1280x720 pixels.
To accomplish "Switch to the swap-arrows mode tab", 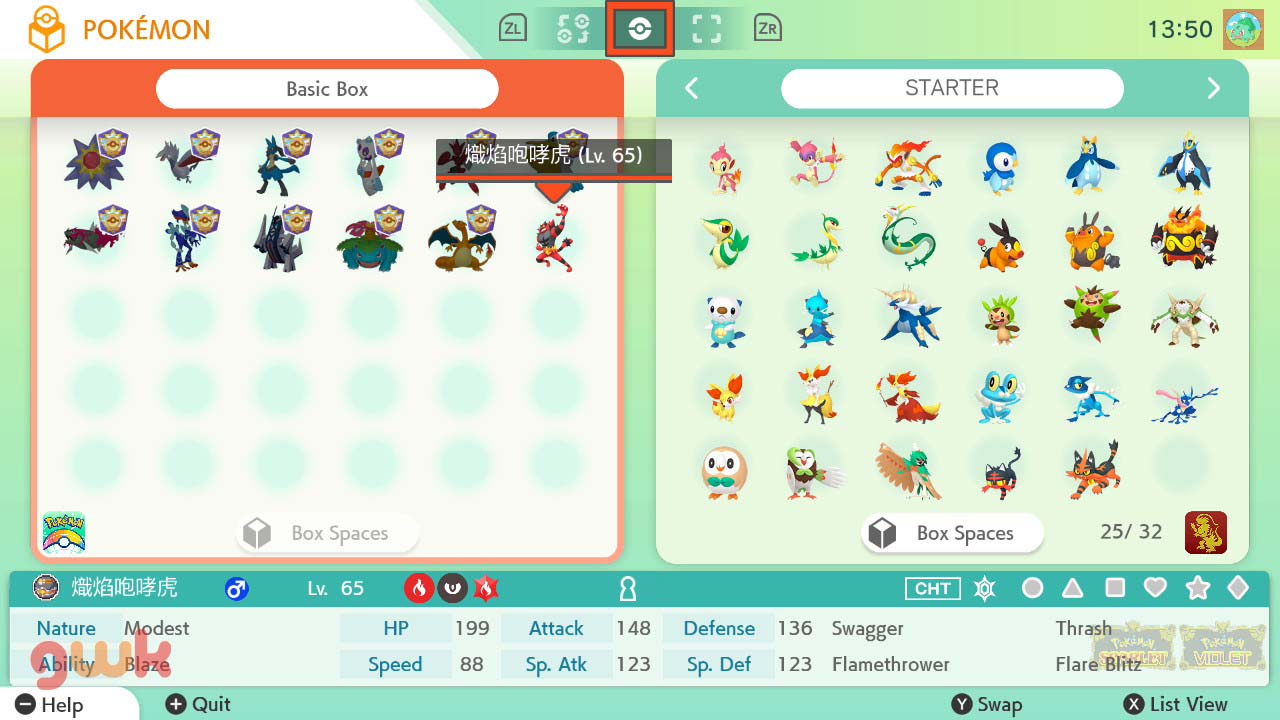I will (572, 29).
